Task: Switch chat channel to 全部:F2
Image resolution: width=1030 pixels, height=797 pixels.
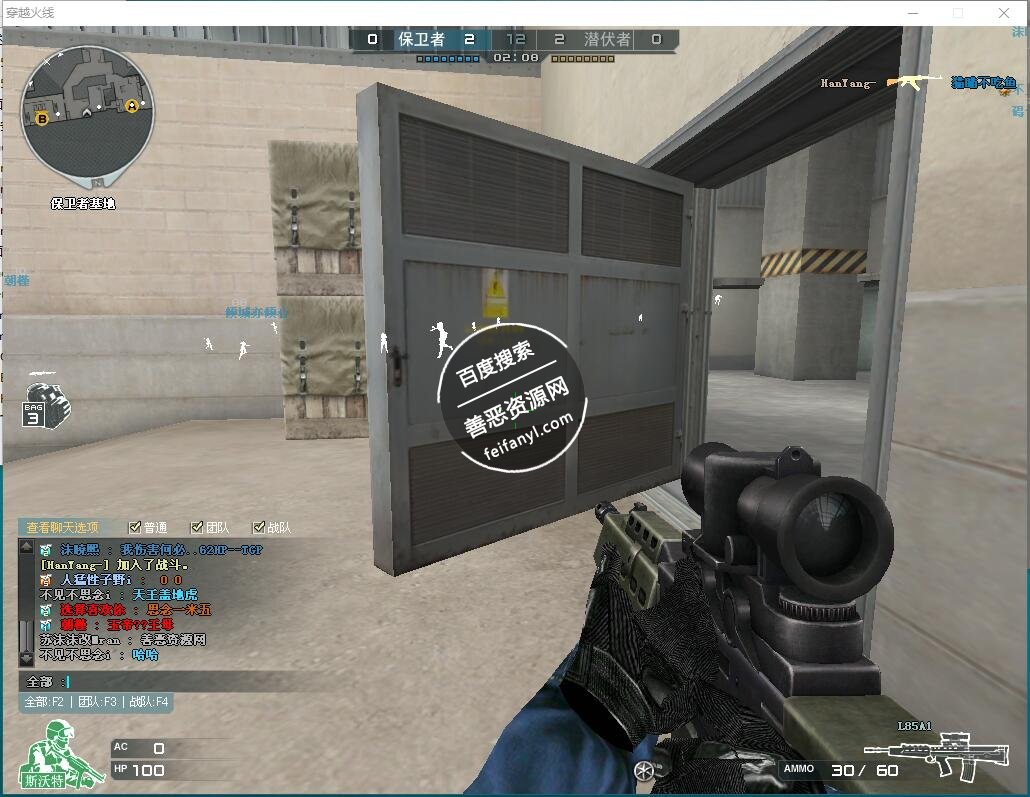Action: [44, 702]
